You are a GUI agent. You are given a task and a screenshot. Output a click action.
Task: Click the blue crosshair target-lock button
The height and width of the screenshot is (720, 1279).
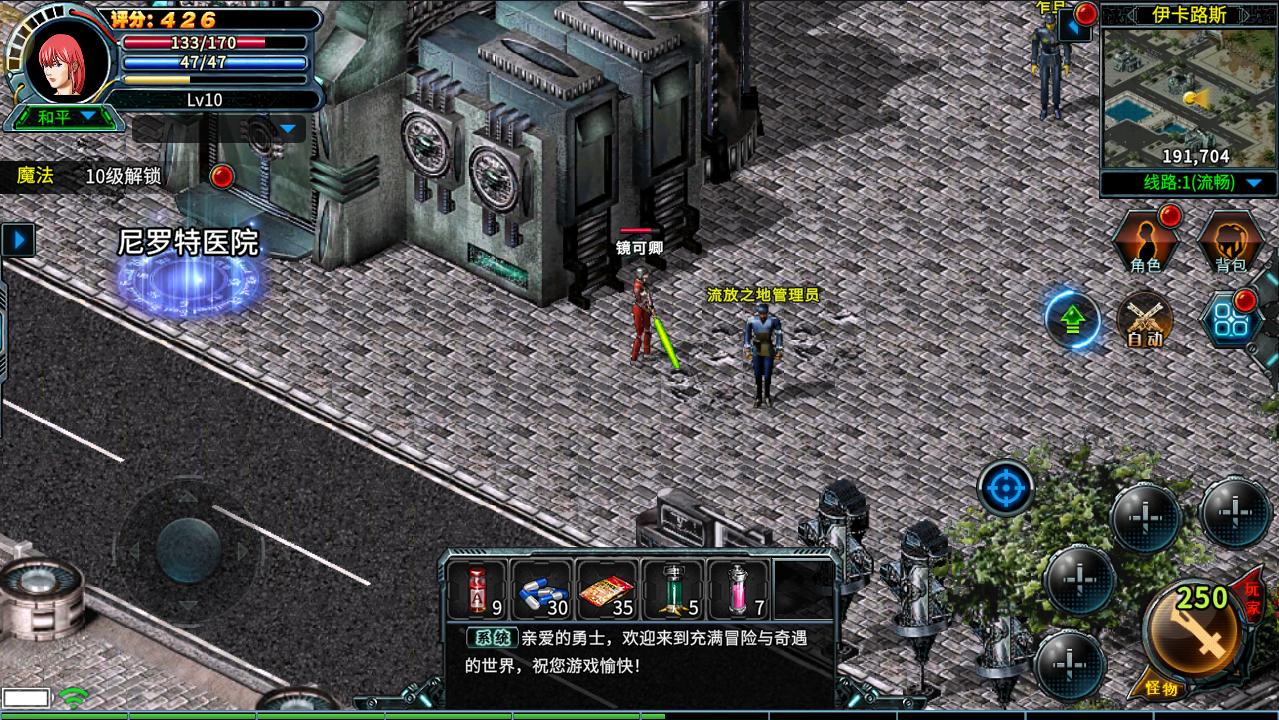[x=1005, y=489]
